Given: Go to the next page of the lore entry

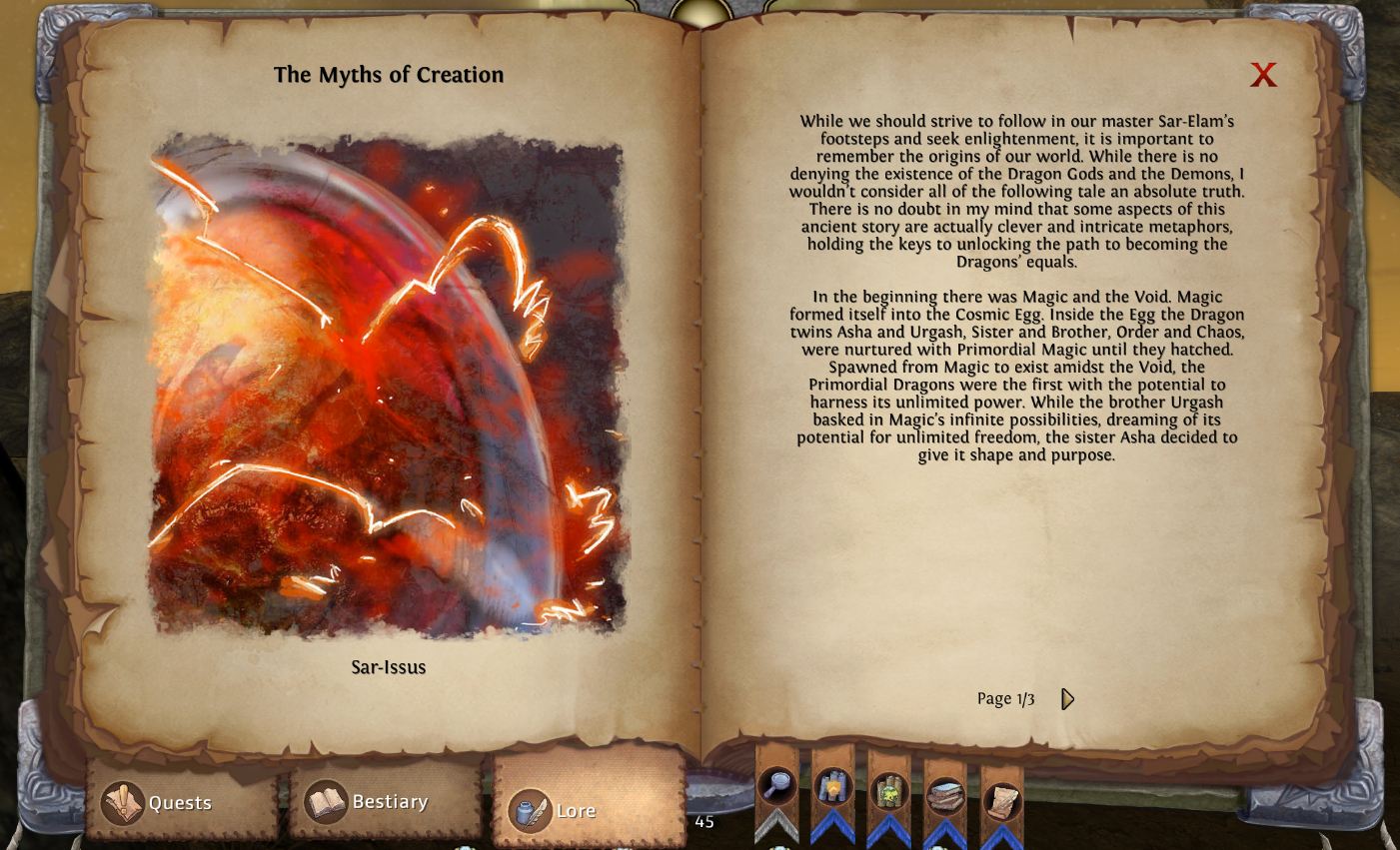Looking at the screenshot, I should (x=1067, y=699).
